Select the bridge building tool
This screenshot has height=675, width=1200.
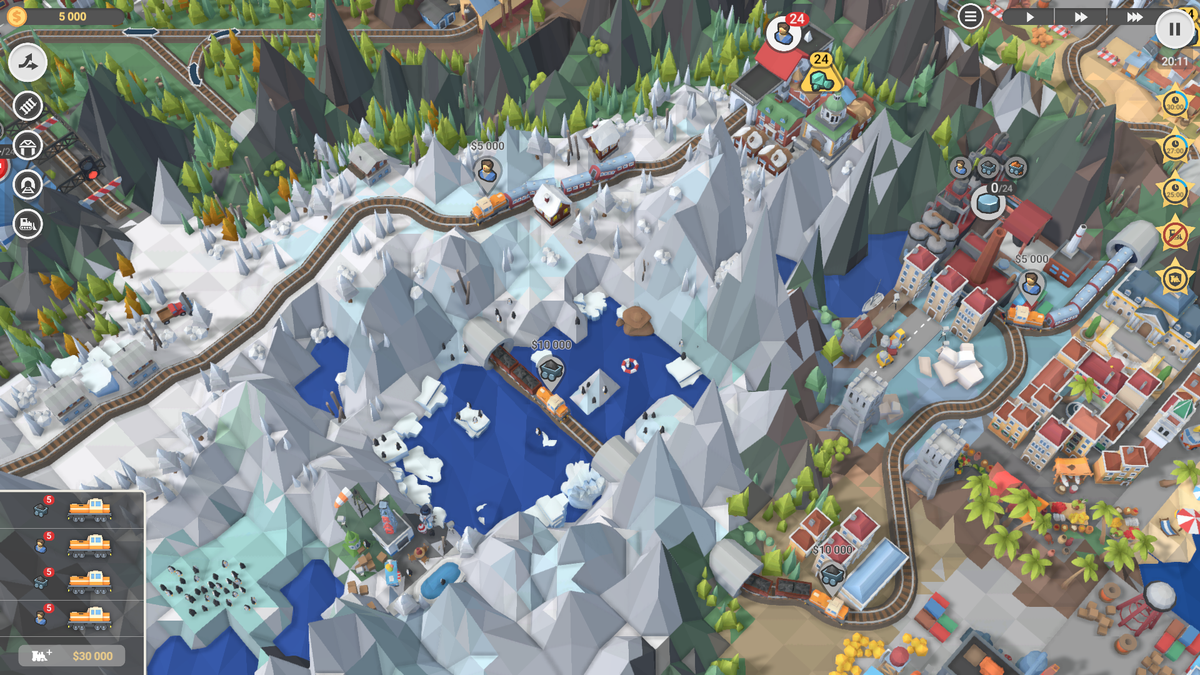click(x=28, y=146)
